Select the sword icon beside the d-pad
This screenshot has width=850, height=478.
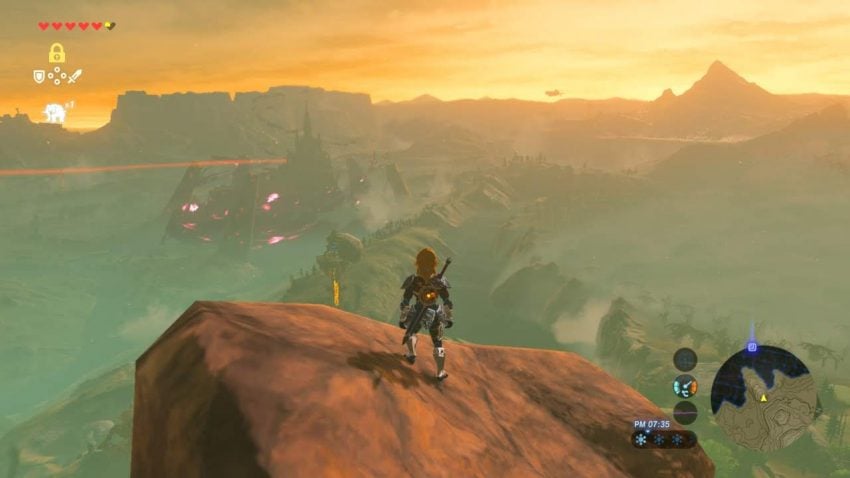[x=74, y=76]
